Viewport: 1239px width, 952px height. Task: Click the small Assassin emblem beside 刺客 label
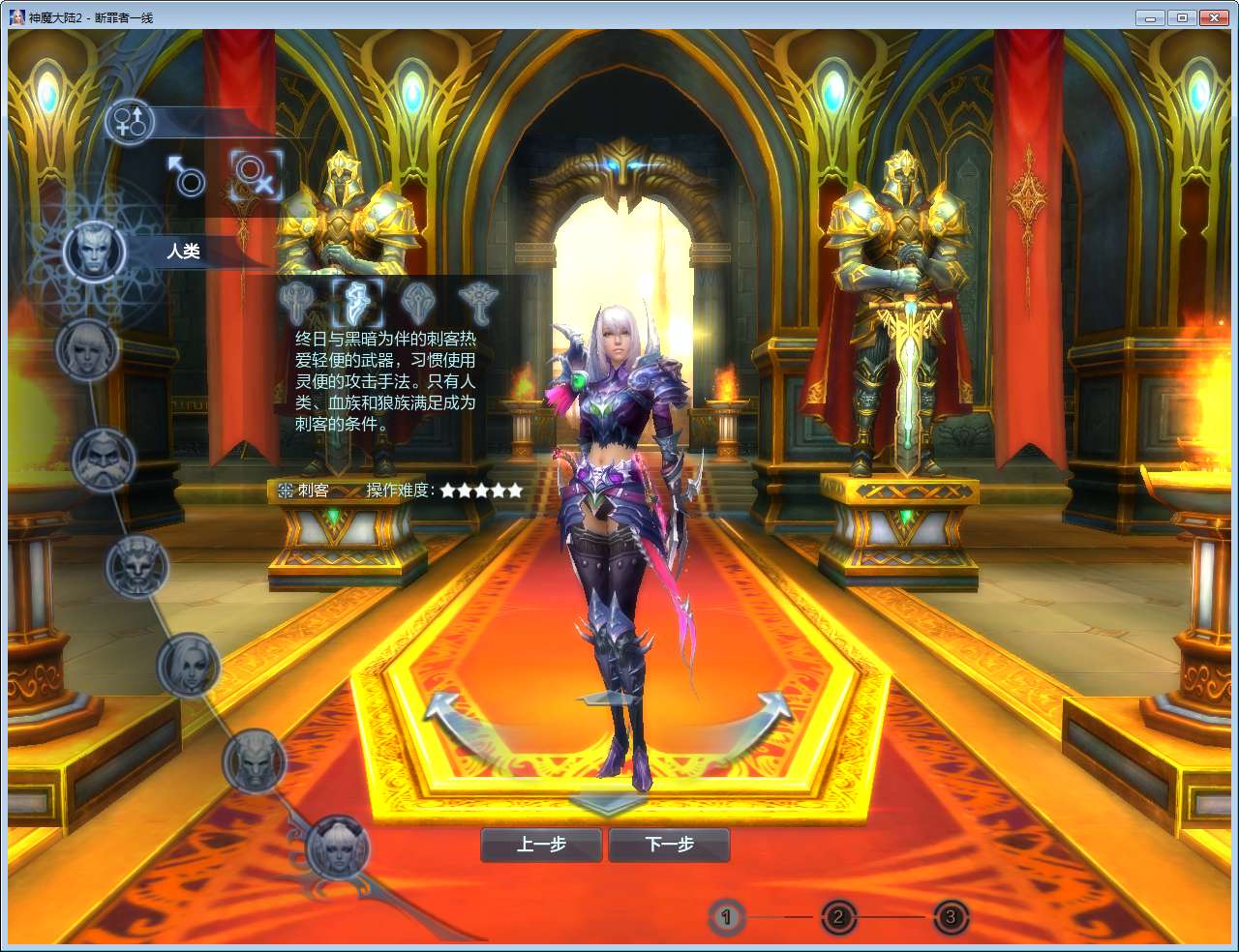point(284,491)
